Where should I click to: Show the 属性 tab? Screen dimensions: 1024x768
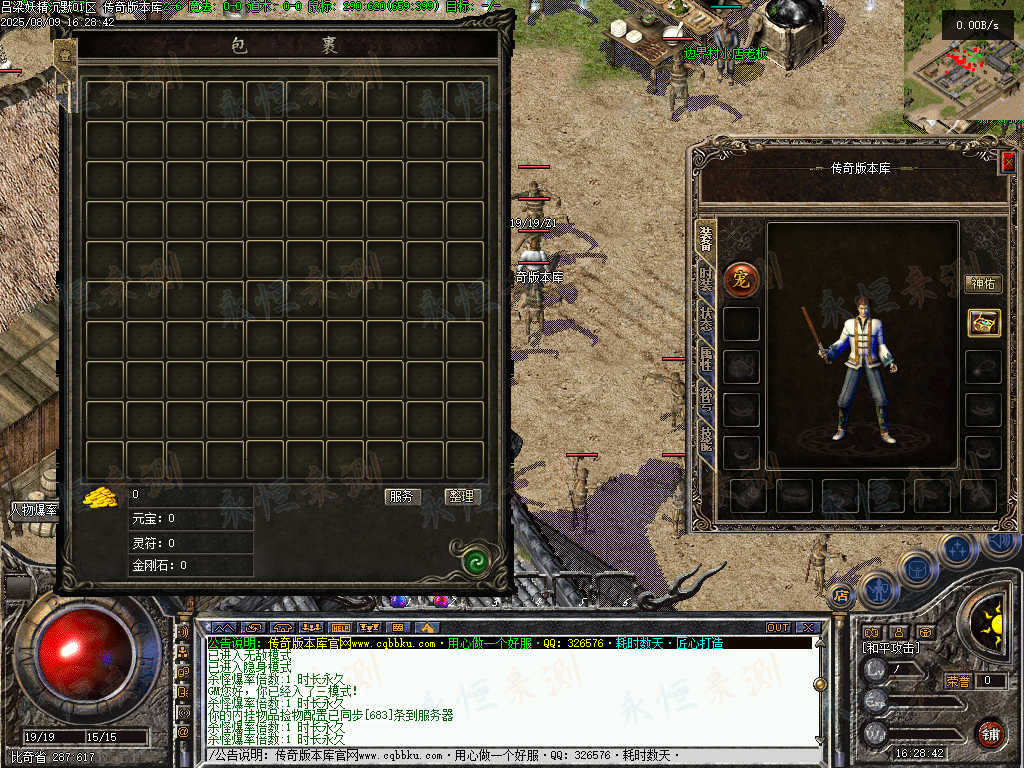coord(706,357)
